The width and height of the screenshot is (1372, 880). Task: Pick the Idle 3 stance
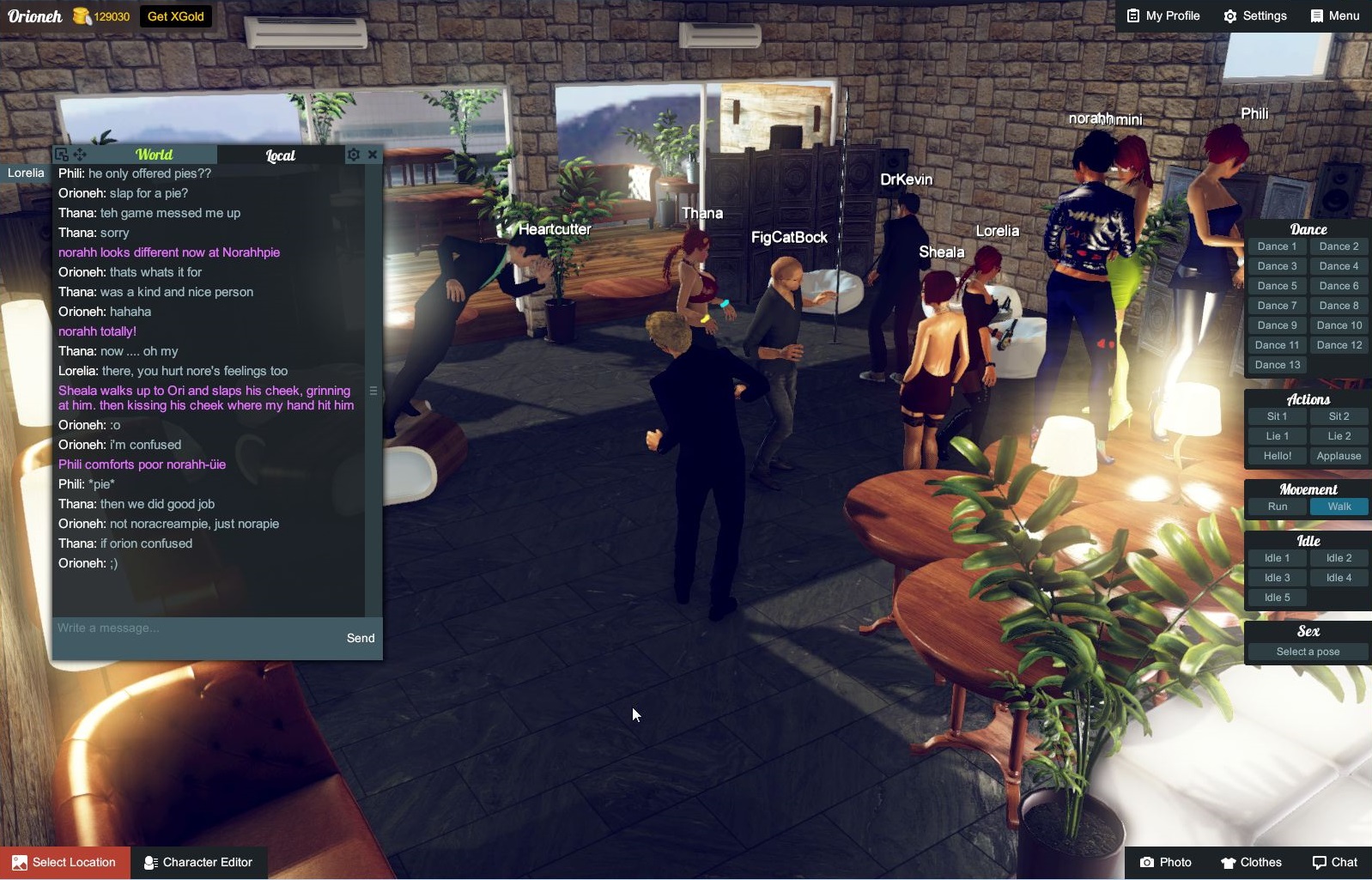1277,578
